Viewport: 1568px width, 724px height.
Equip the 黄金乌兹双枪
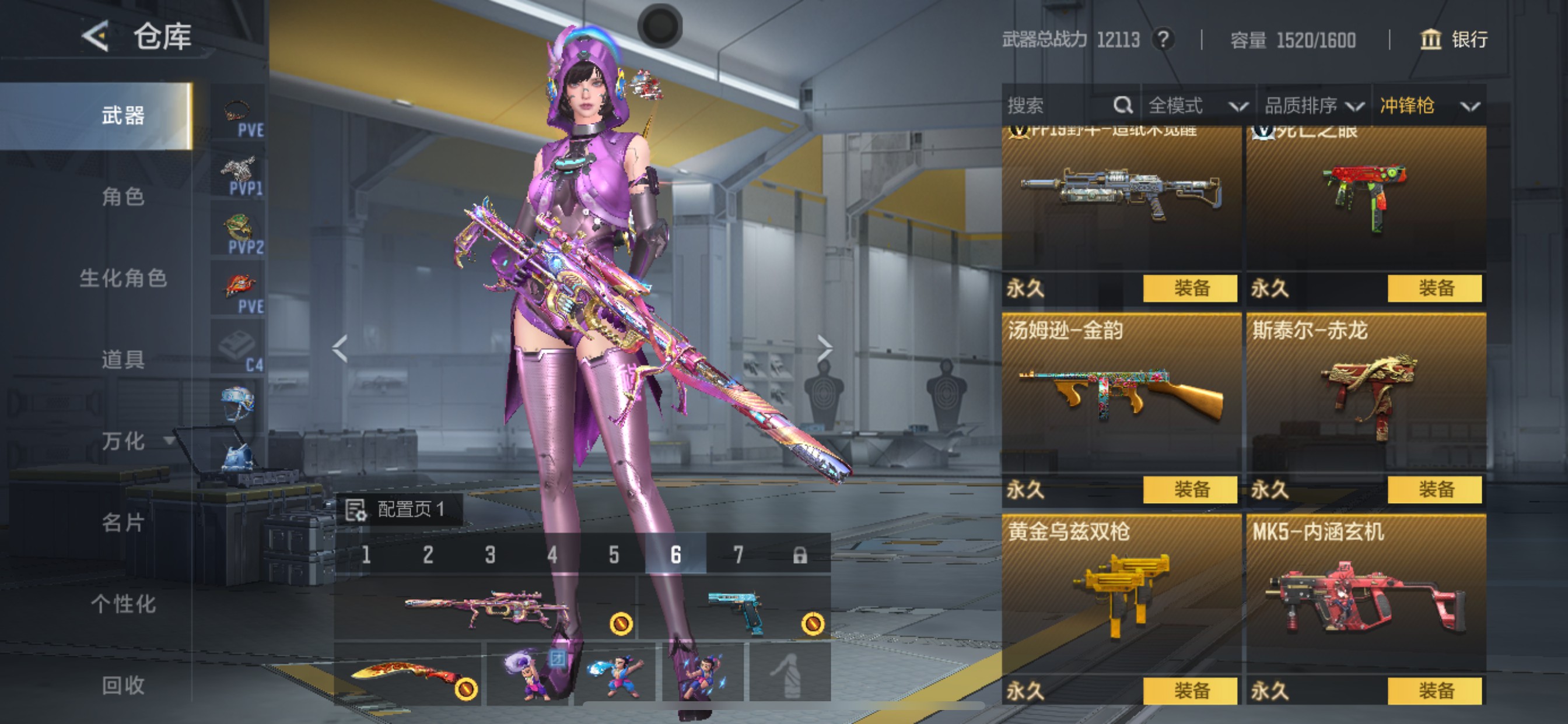click(1190, 691)
